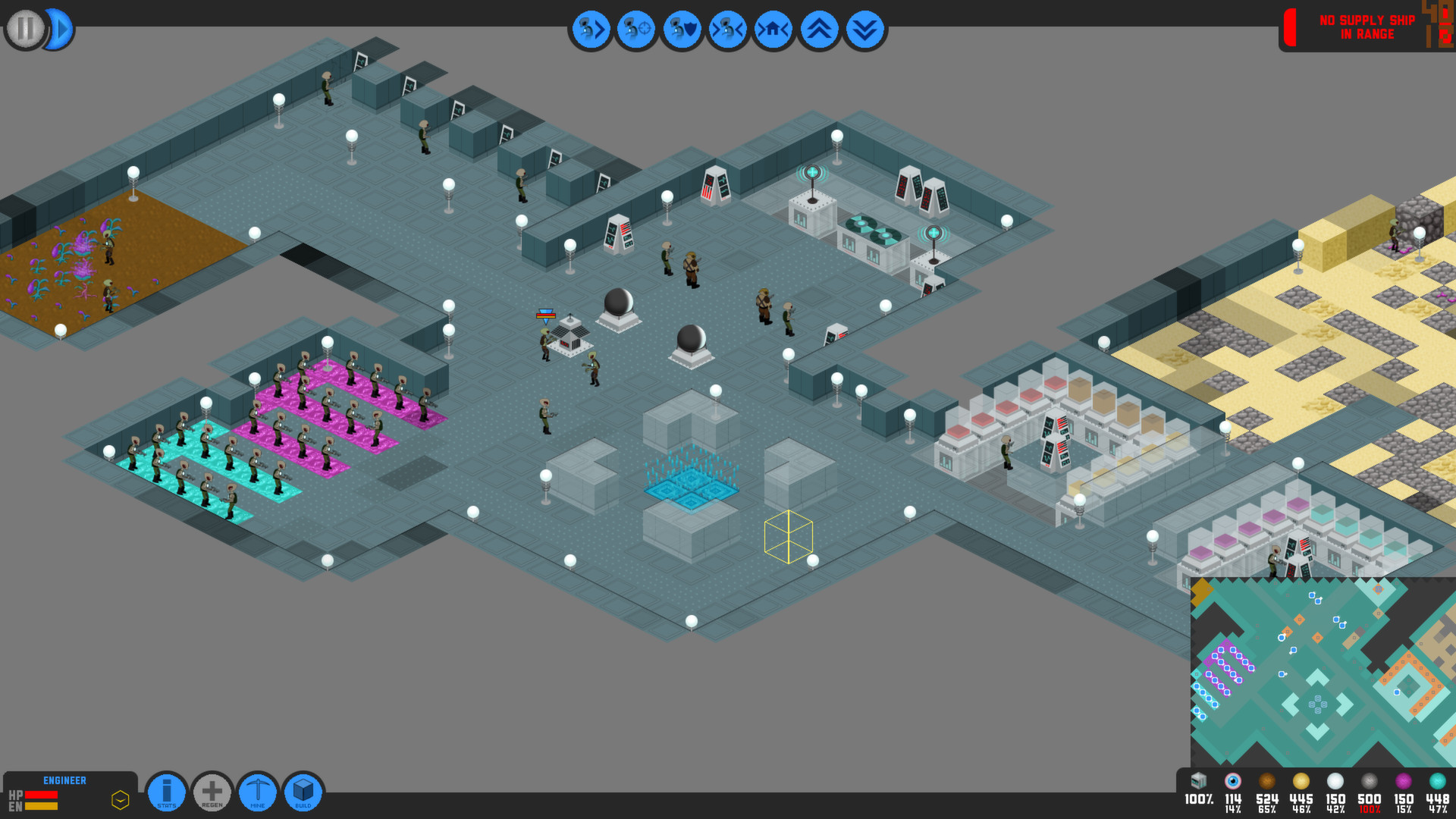The height and width of the screenshot is (819, 1456).
Task: Select the unit attack-target command icon
Action: pos(636,30)
